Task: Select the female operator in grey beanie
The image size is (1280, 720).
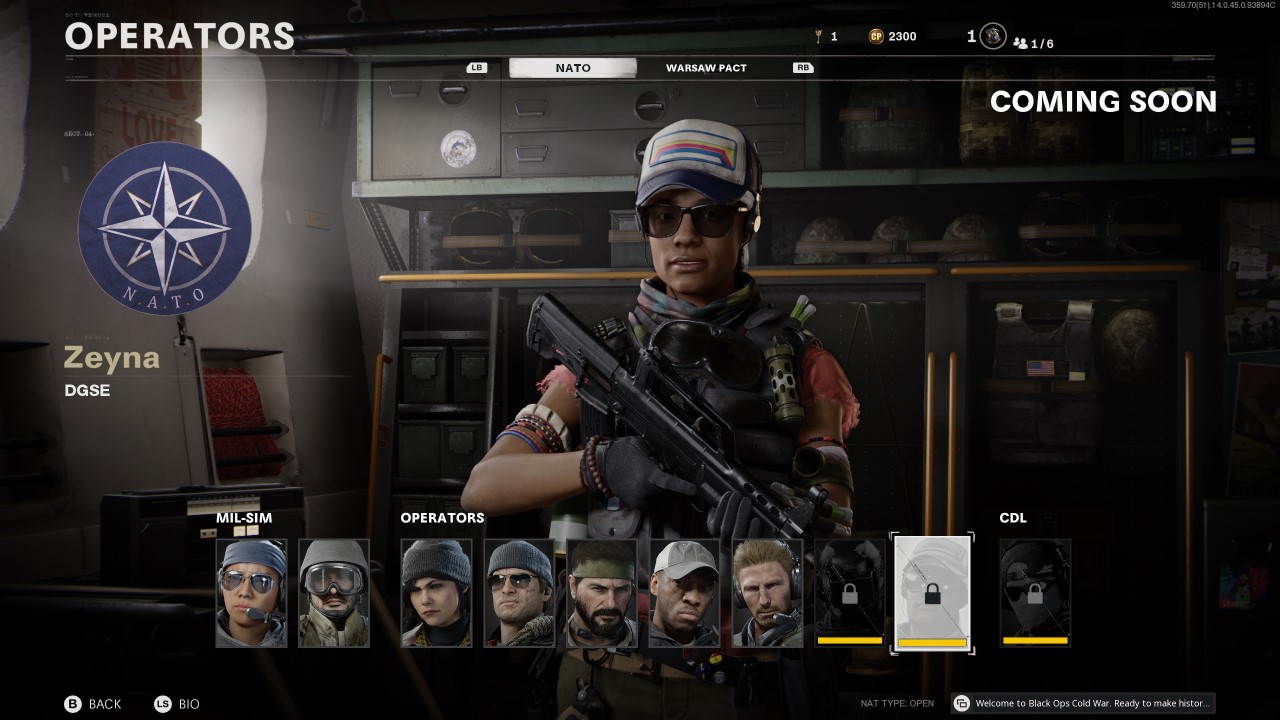Action: (x=436, y=593)
